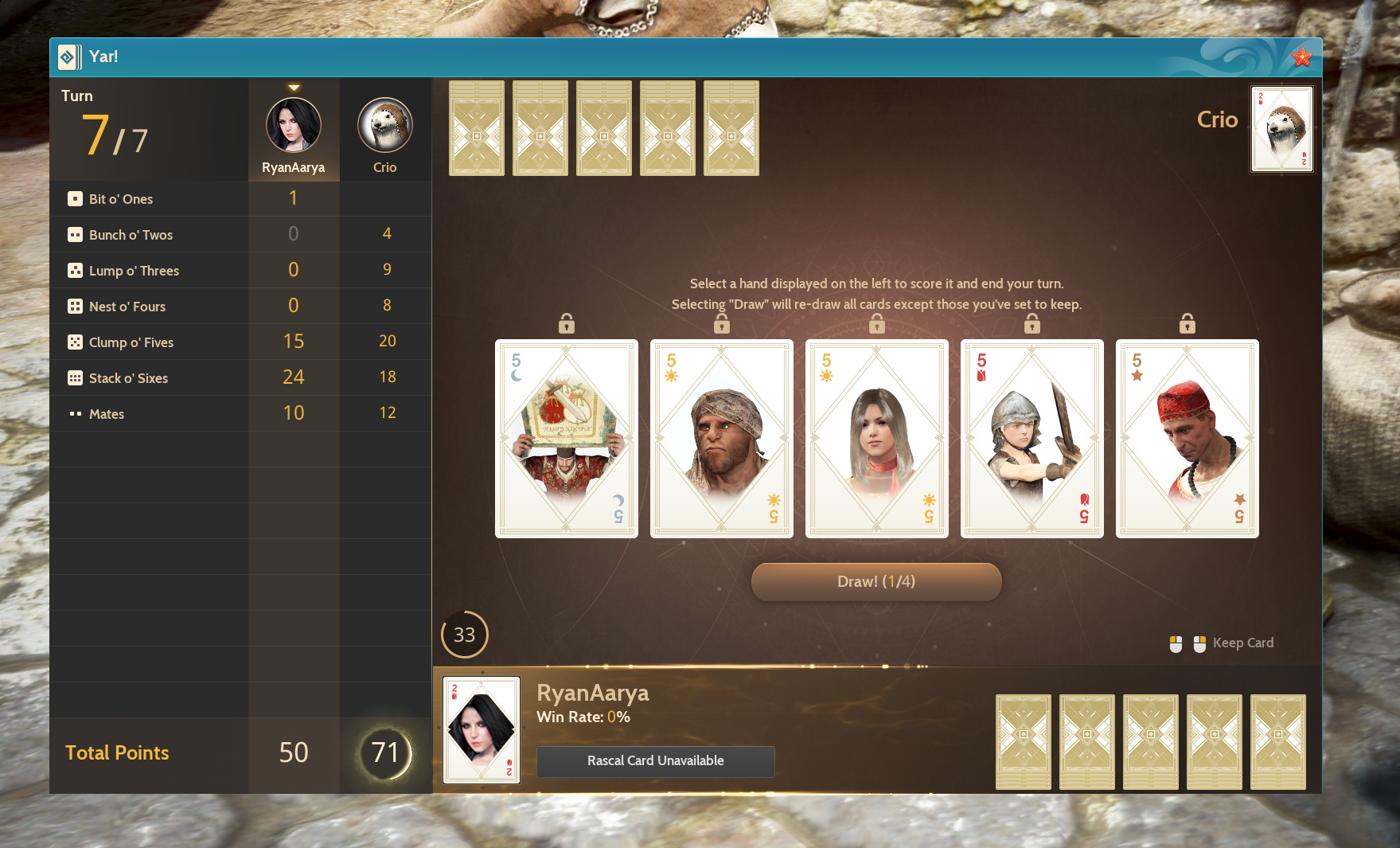This screenshot has width=1400, height=848.
Task: Select the Nest o' Fours dice icon
Action: [74, 306]
